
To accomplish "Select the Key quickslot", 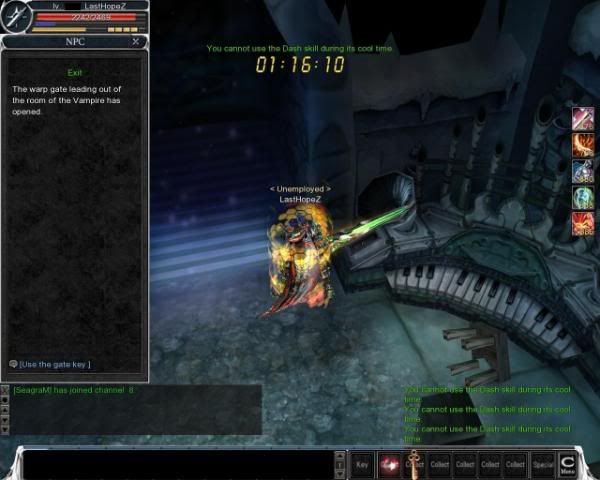I will (363, 464).
